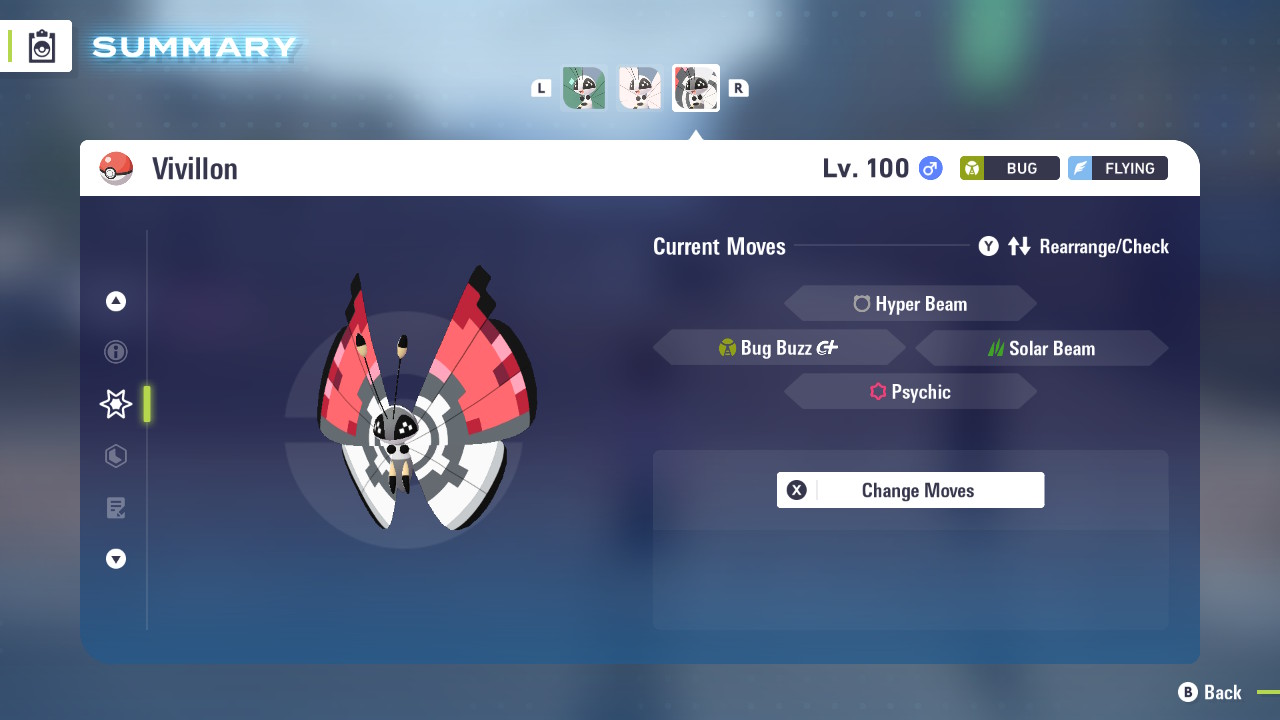Open the info panel via the sidebar info icon
Image resolution: width=1280 pixels, height=720 pixels.
(115, 352)
